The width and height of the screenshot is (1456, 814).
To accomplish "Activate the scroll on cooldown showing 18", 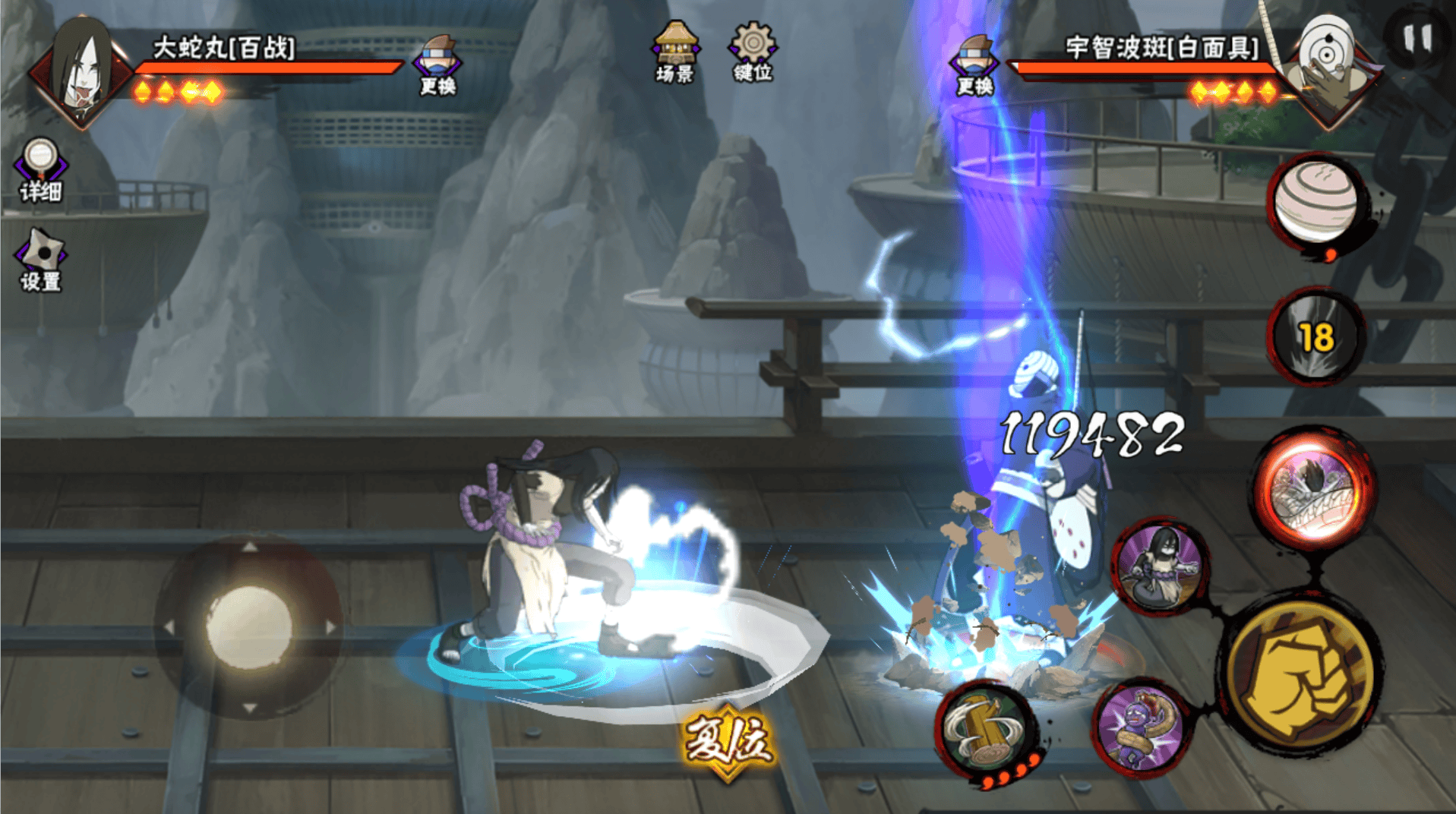I will (x=1316, y=336).
